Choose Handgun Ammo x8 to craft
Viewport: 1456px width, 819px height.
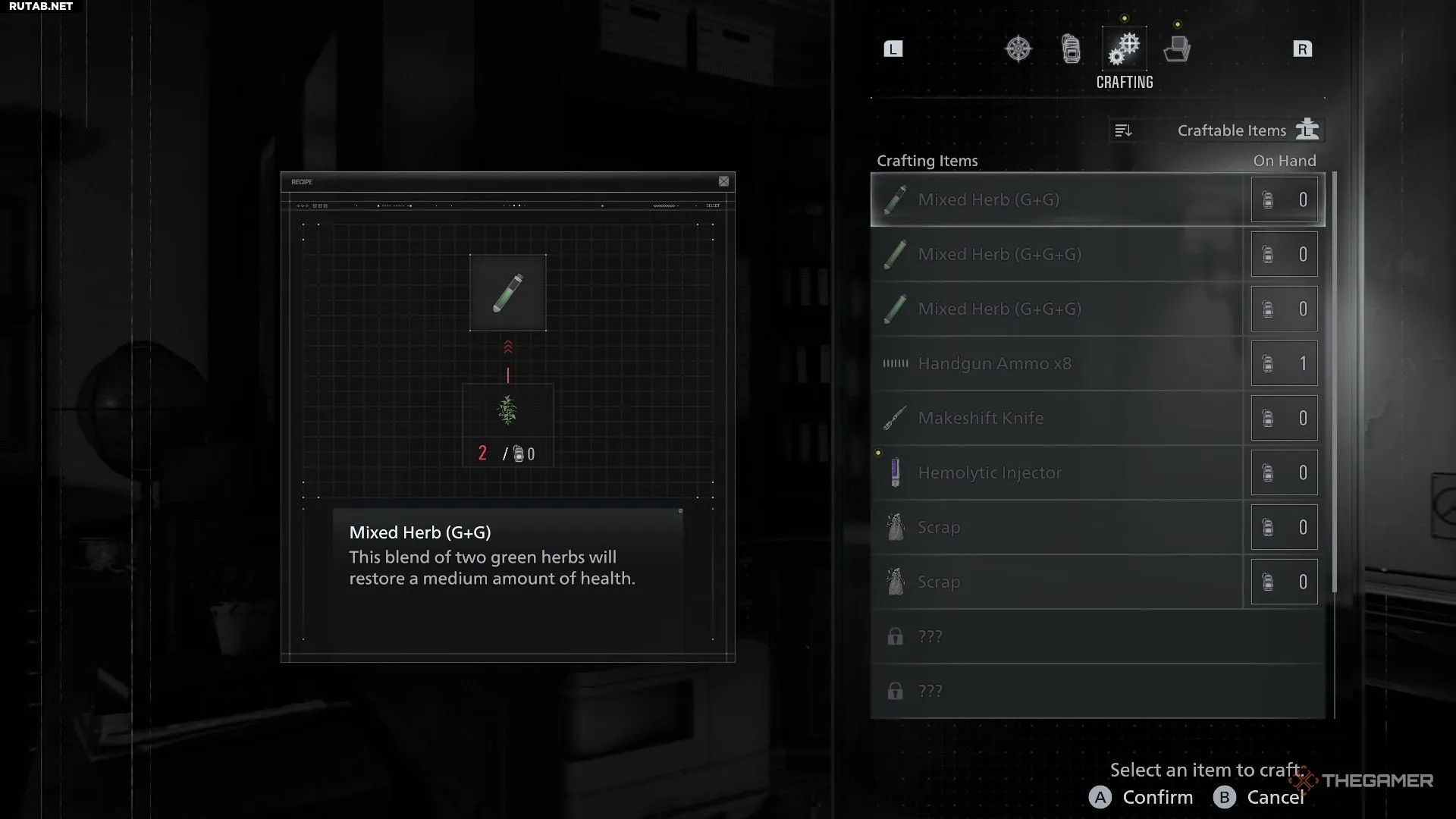click(x=1057, y=363)
